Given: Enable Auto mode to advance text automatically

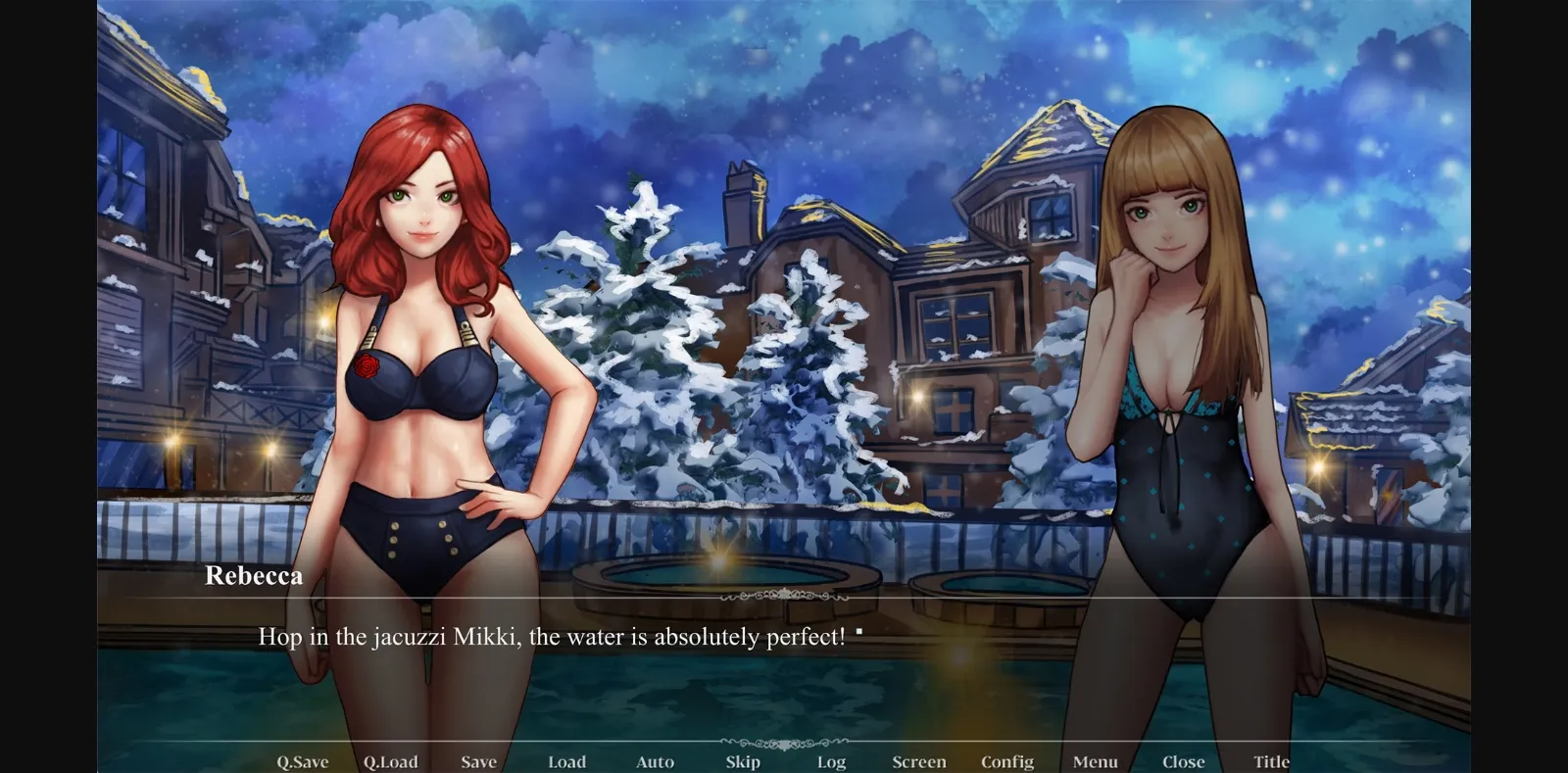Looking at the screenshot, I should (655, 761).
